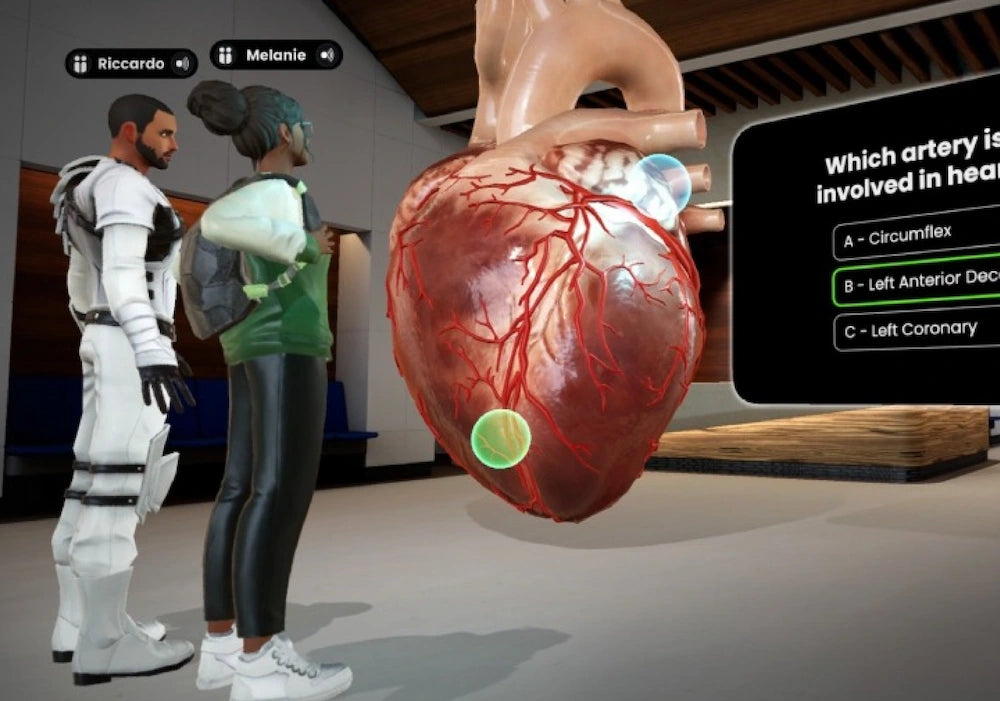
Task: Activate the blue hotspot orb on the heart
Action: pyautogui.click(x=662, y=182)
